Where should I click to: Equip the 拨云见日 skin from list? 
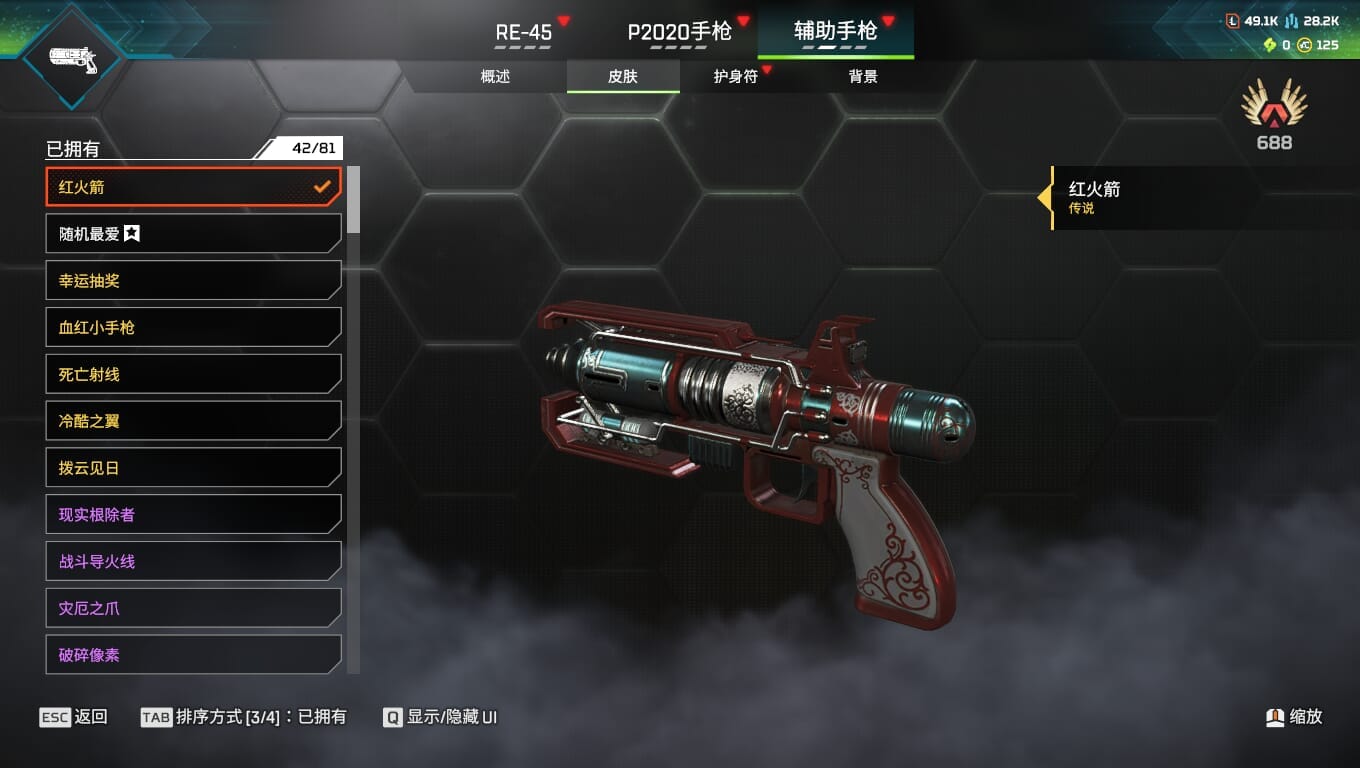tap(193, 468)
